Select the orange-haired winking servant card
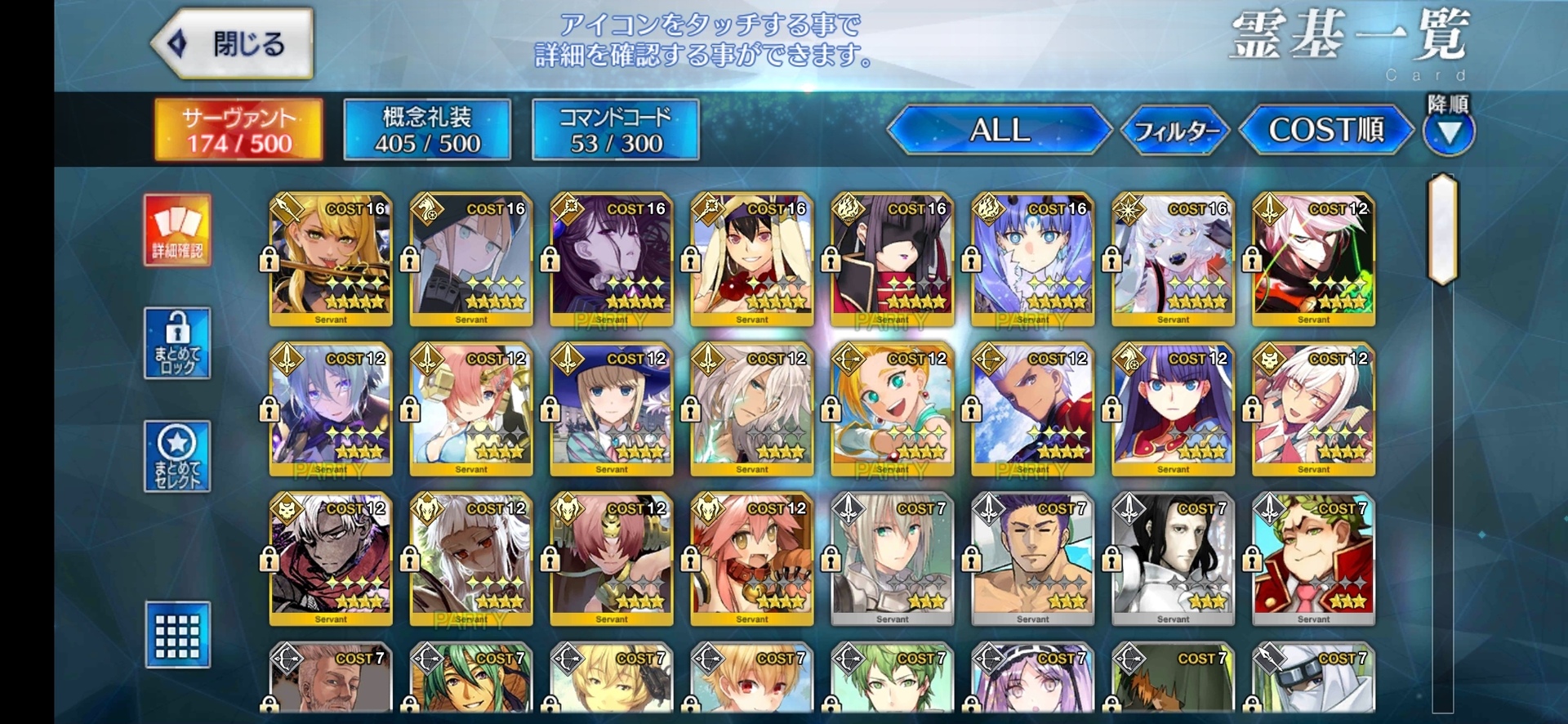 coord(893,409)
